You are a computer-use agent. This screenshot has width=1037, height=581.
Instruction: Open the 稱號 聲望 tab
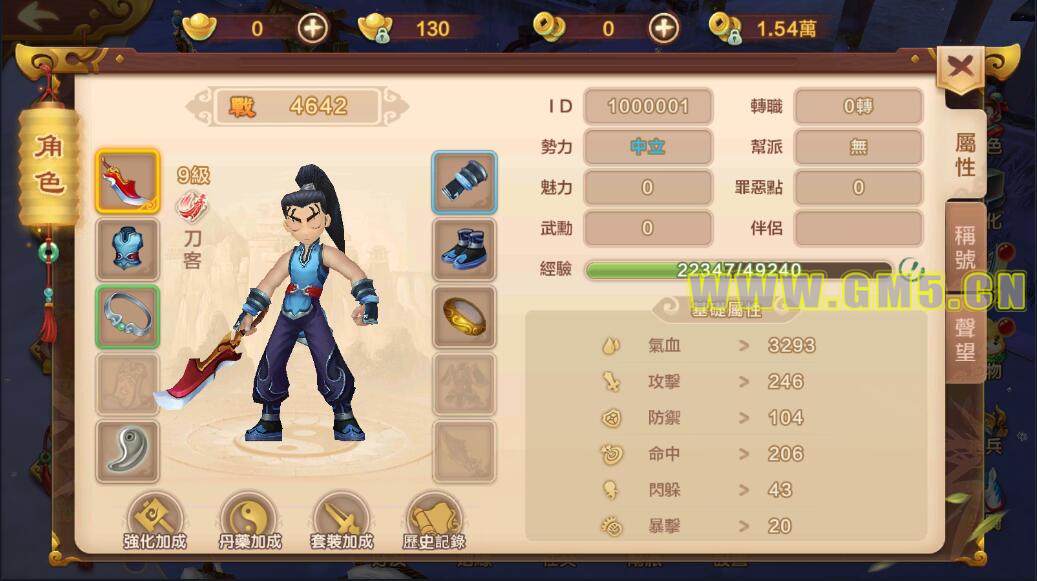coord(965,292)
